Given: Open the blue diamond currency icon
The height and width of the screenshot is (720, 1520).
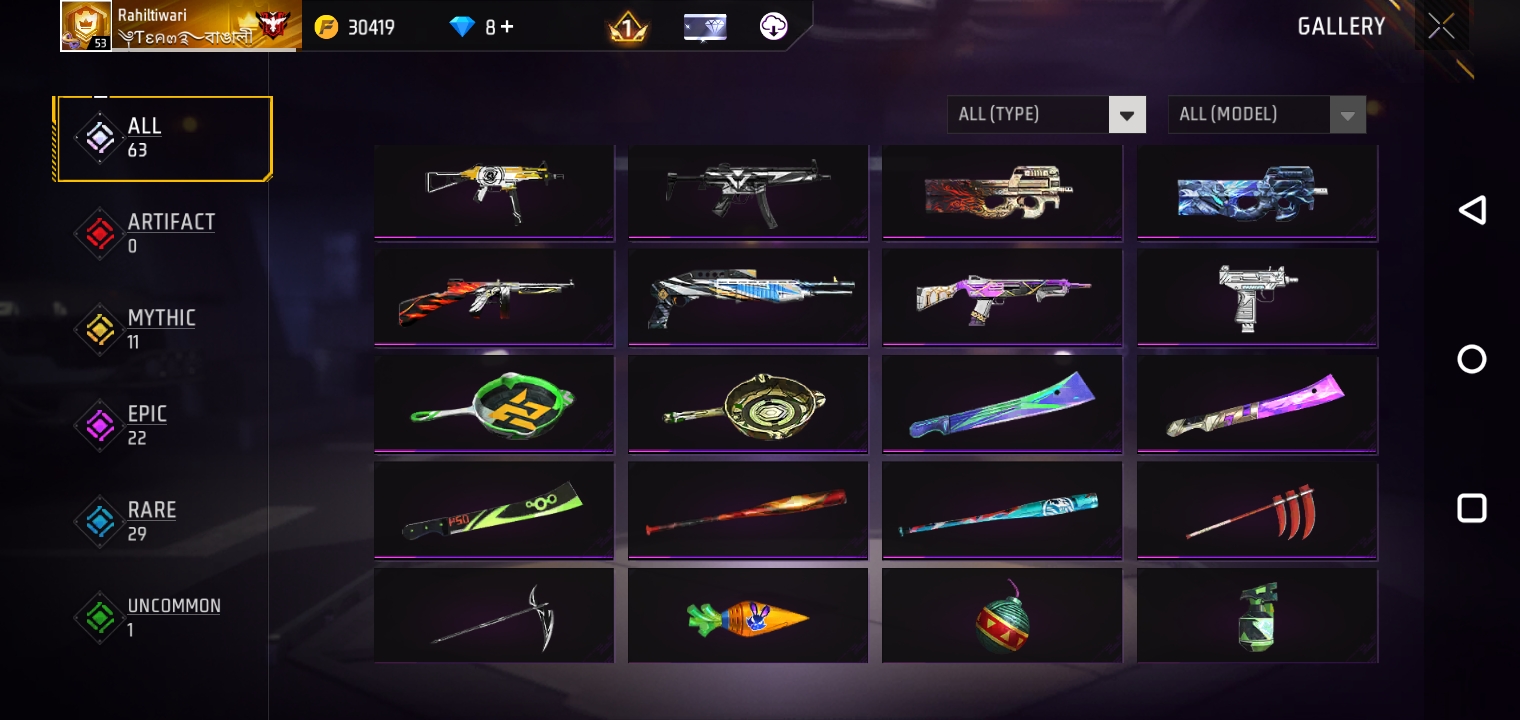Looking at the screenshot, I should point(462,27).
